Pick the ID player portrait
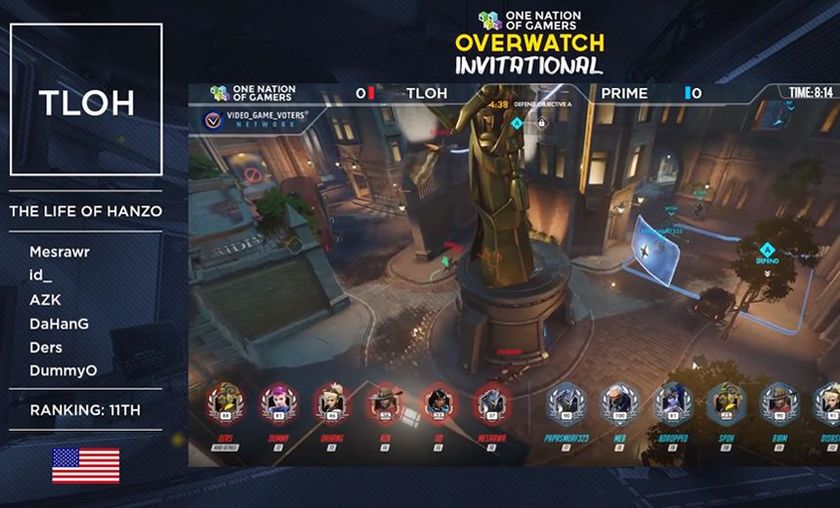Viewport: 840px width, 508px height. [438, 402]
